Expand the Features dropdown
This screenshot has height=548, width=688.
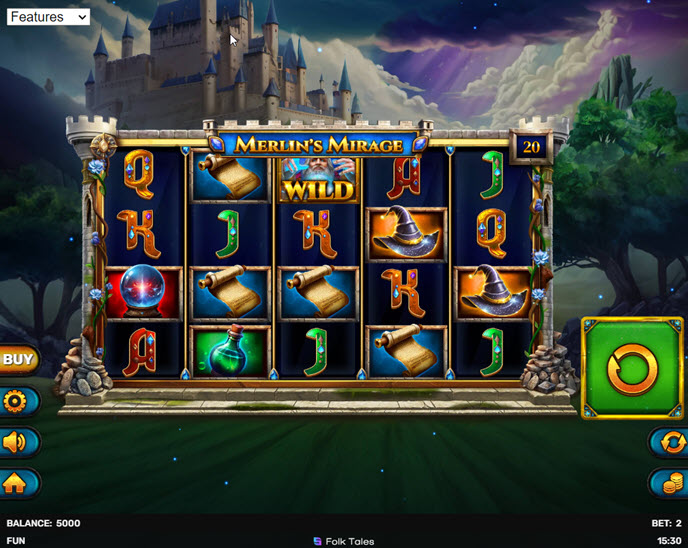(48, 17)
